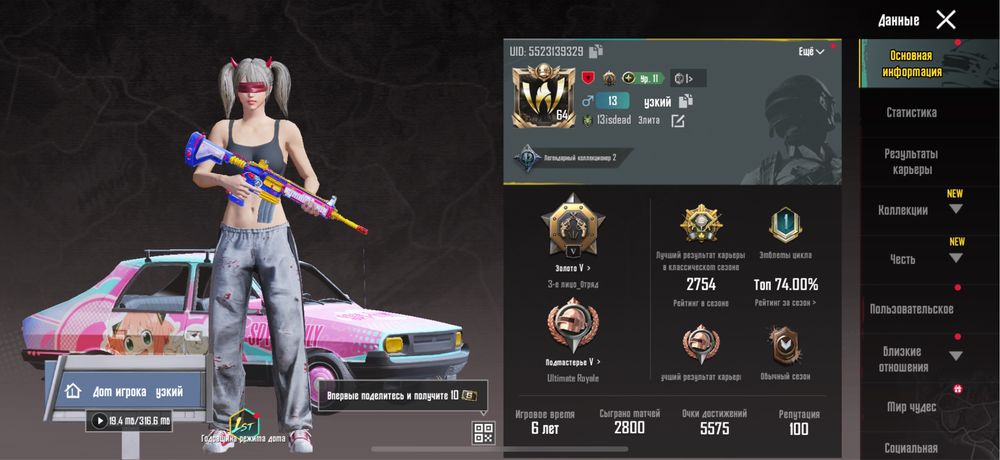The width and height of the screenshot is (1000, 460).
Task: Open the Результаты карьеры tab
Action: (x=911, y=162)
